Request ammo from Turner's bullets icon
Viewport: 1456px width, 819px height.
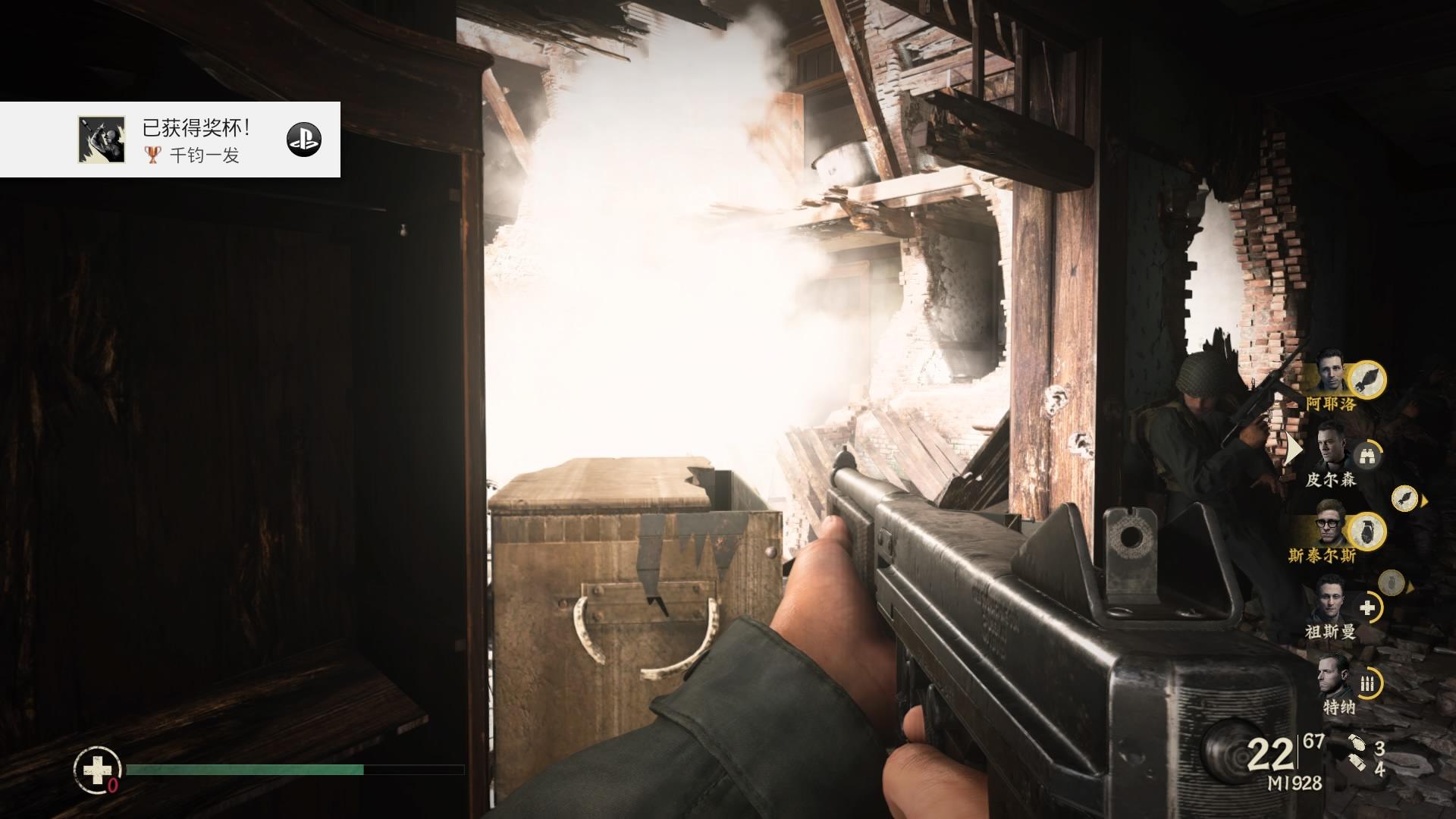pos(1367,683)
